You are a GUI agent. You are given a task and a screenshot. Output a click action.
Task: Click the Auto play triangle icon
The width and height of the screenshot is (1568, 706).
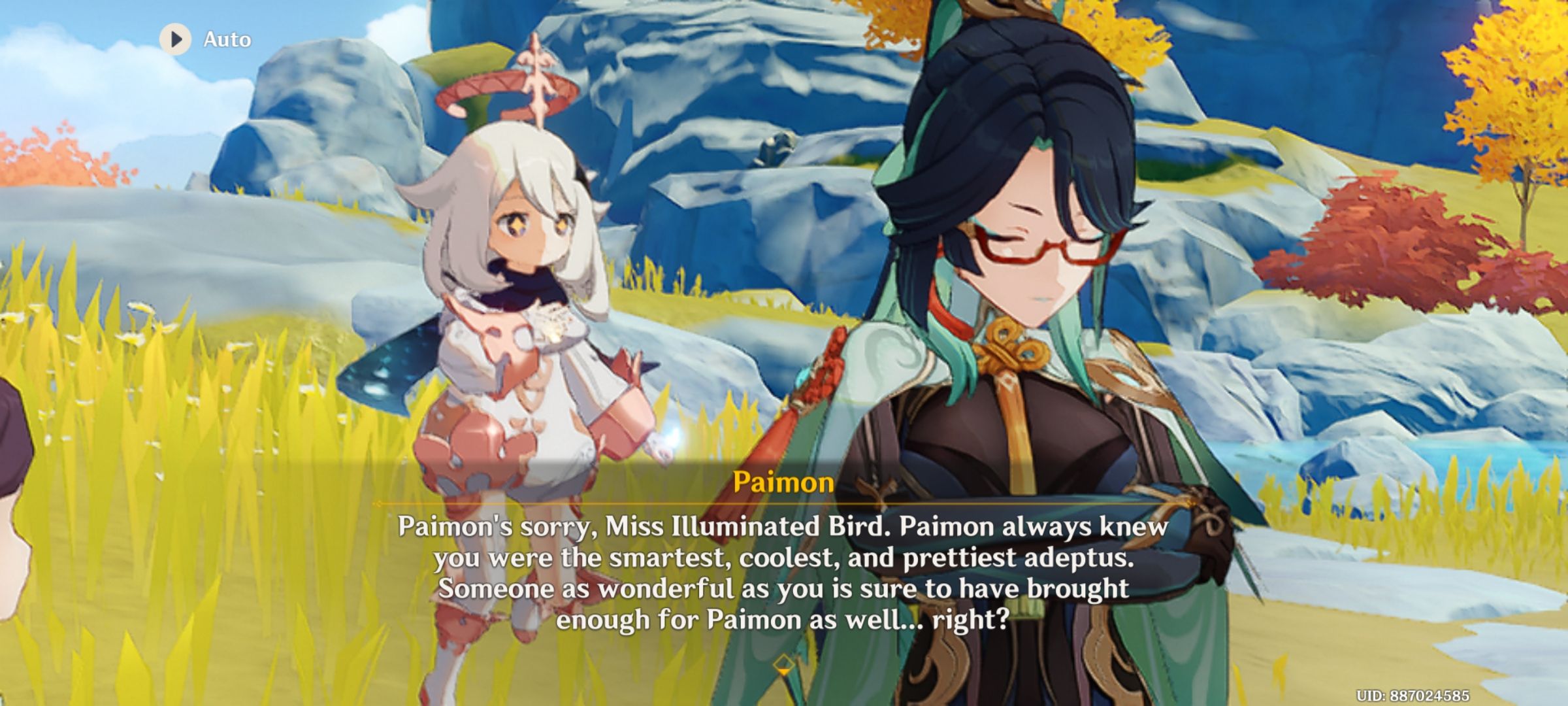175,39
